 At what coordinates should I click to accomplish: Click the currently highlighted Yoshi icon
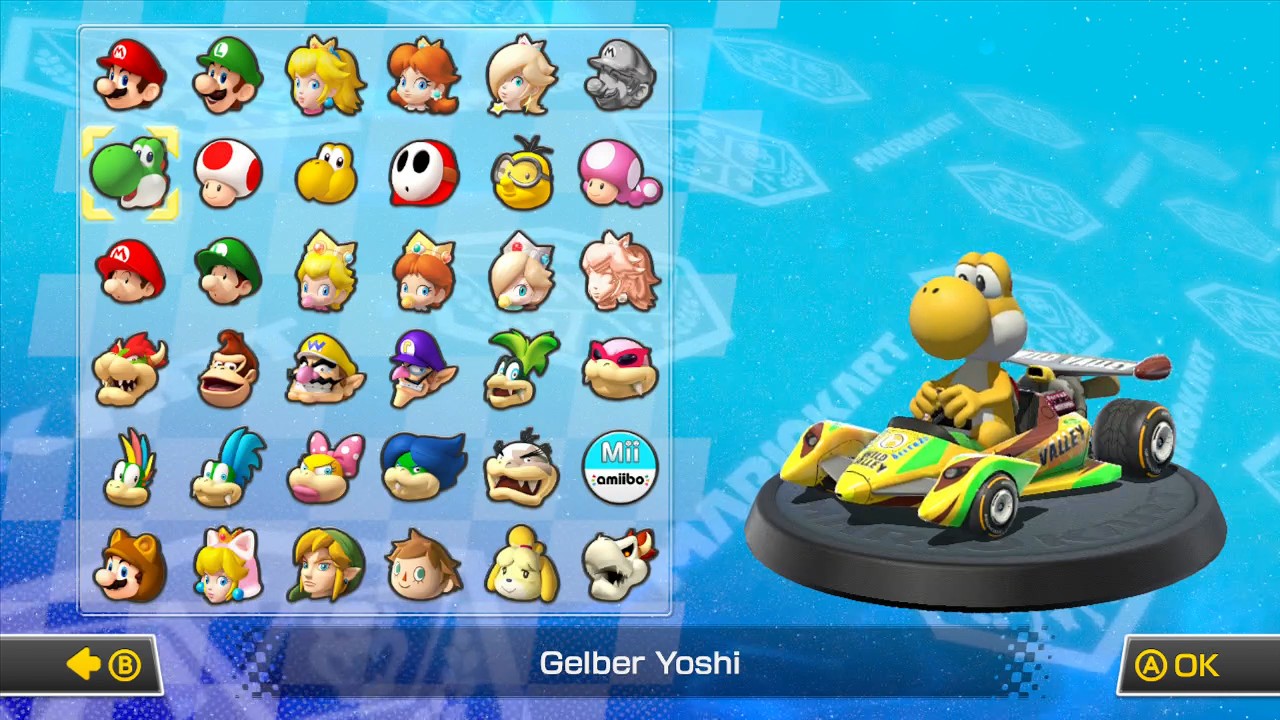tap(128, 172)
